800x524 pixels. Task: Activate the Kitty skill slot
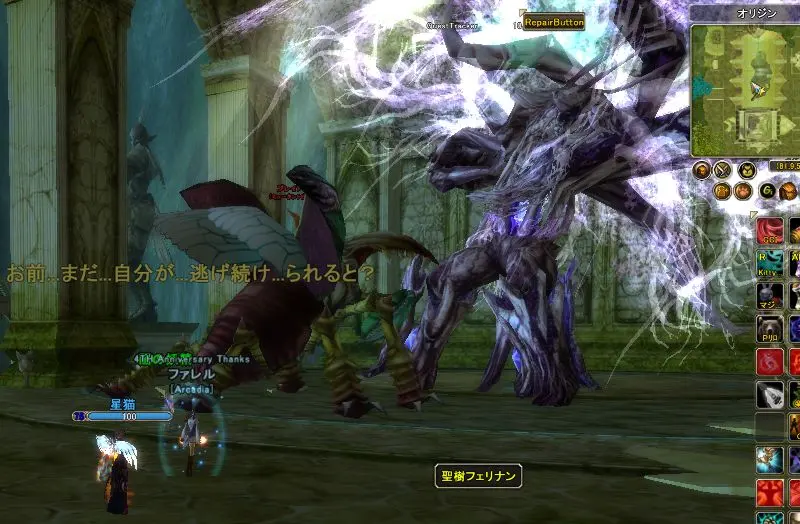[769, 265]
